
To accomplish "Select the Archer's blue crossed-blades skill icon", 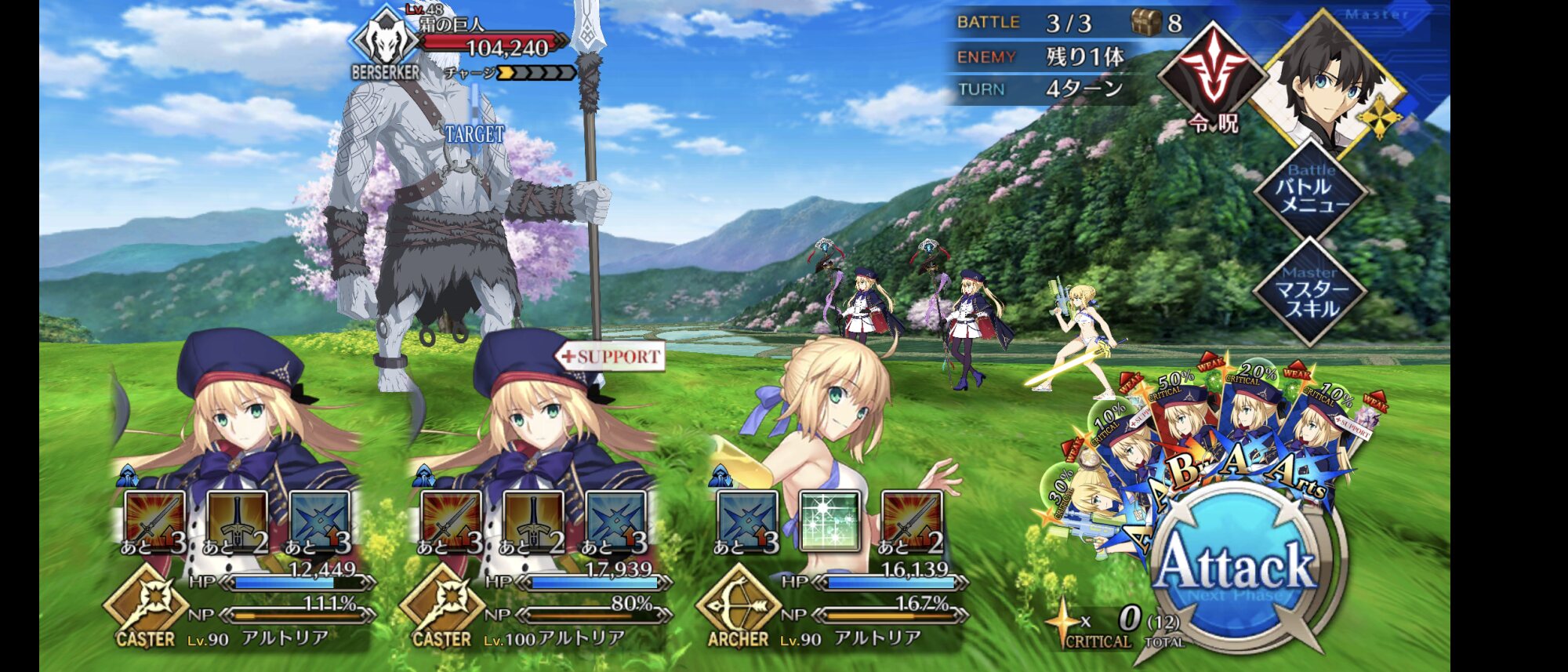I will tap(747, 521).
